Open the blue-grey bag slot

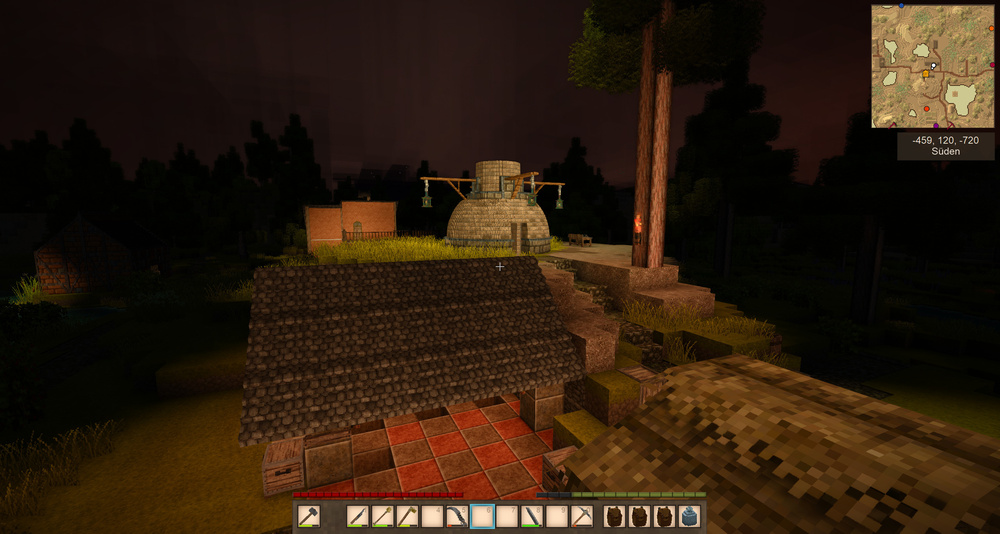689,516
